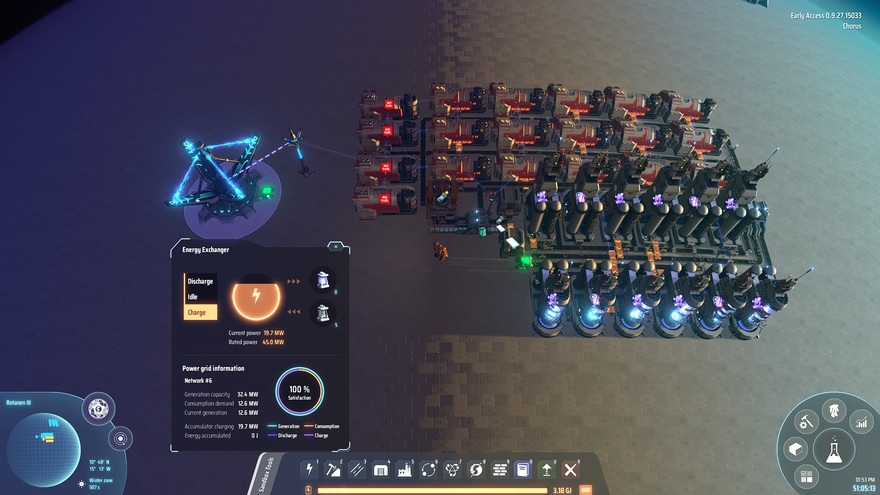Close the Energy Exchanger panel
Viewport: 880px width, 495px height.
tap(336, 246)
